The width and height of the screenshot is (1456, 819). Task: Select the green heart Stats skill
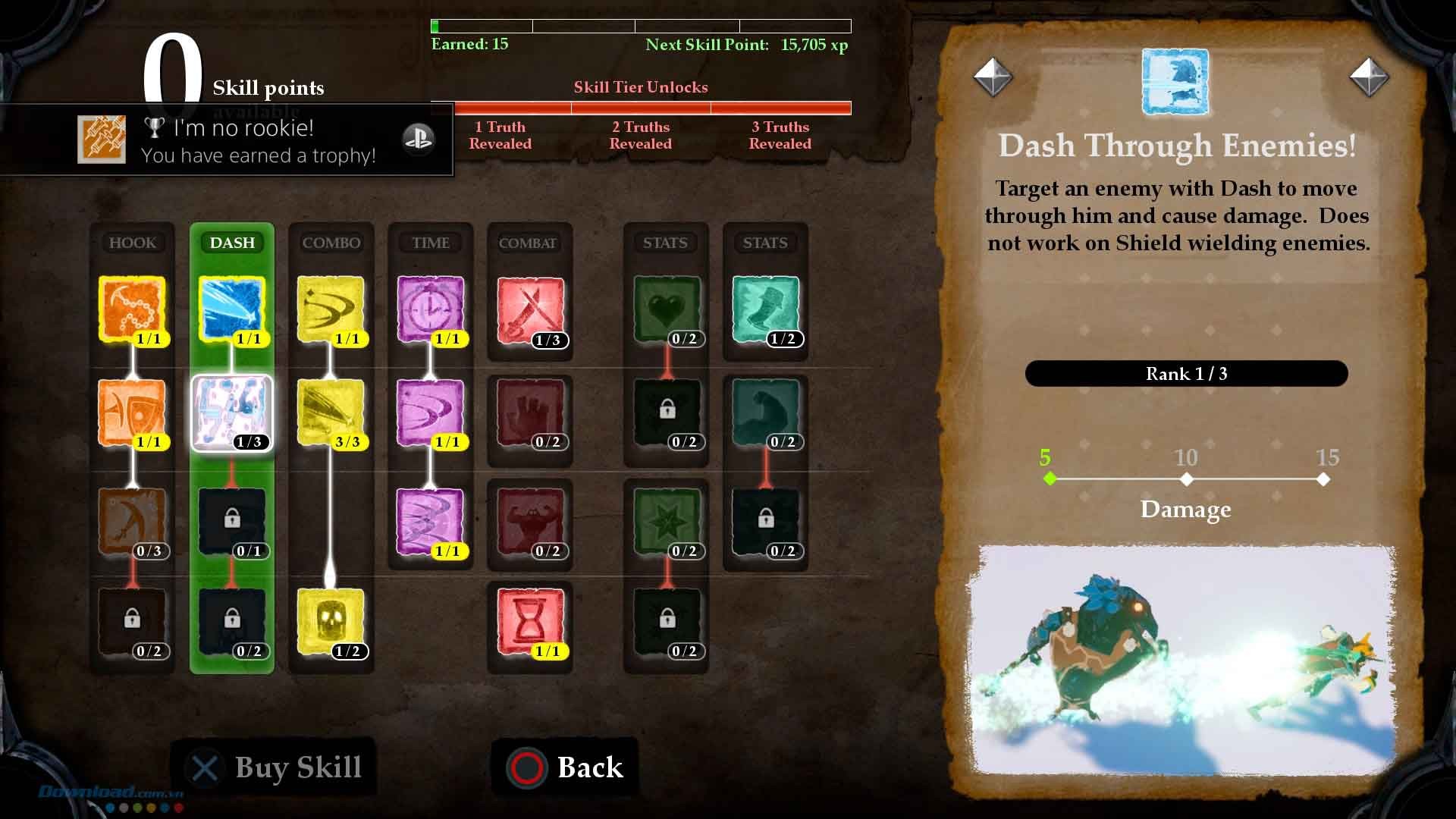[667, 309]
